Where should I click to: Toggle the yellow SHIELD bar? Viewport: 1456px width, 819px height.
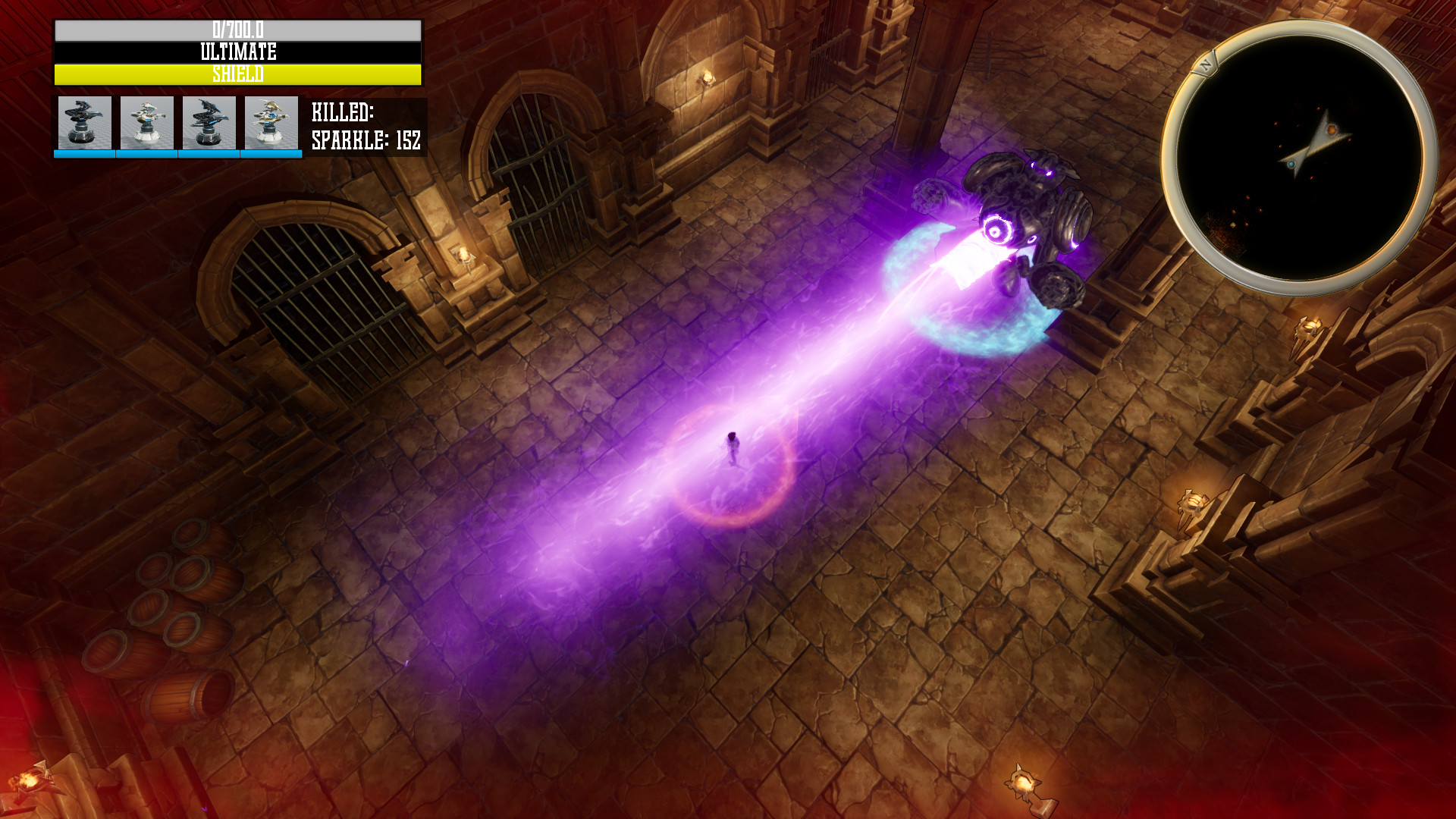236,74
